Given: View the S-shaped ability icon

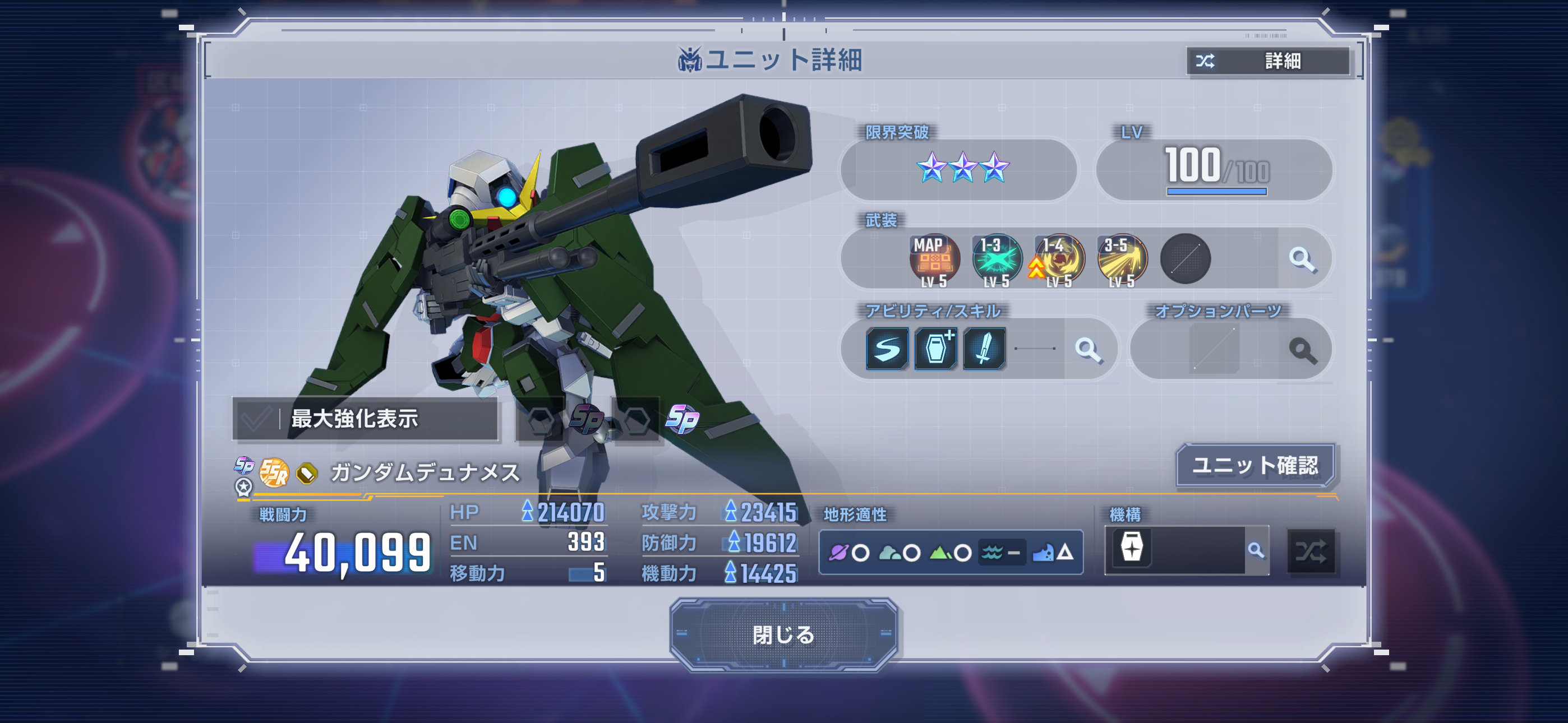Looking at the screenshot, I should [x=887, y=349].
